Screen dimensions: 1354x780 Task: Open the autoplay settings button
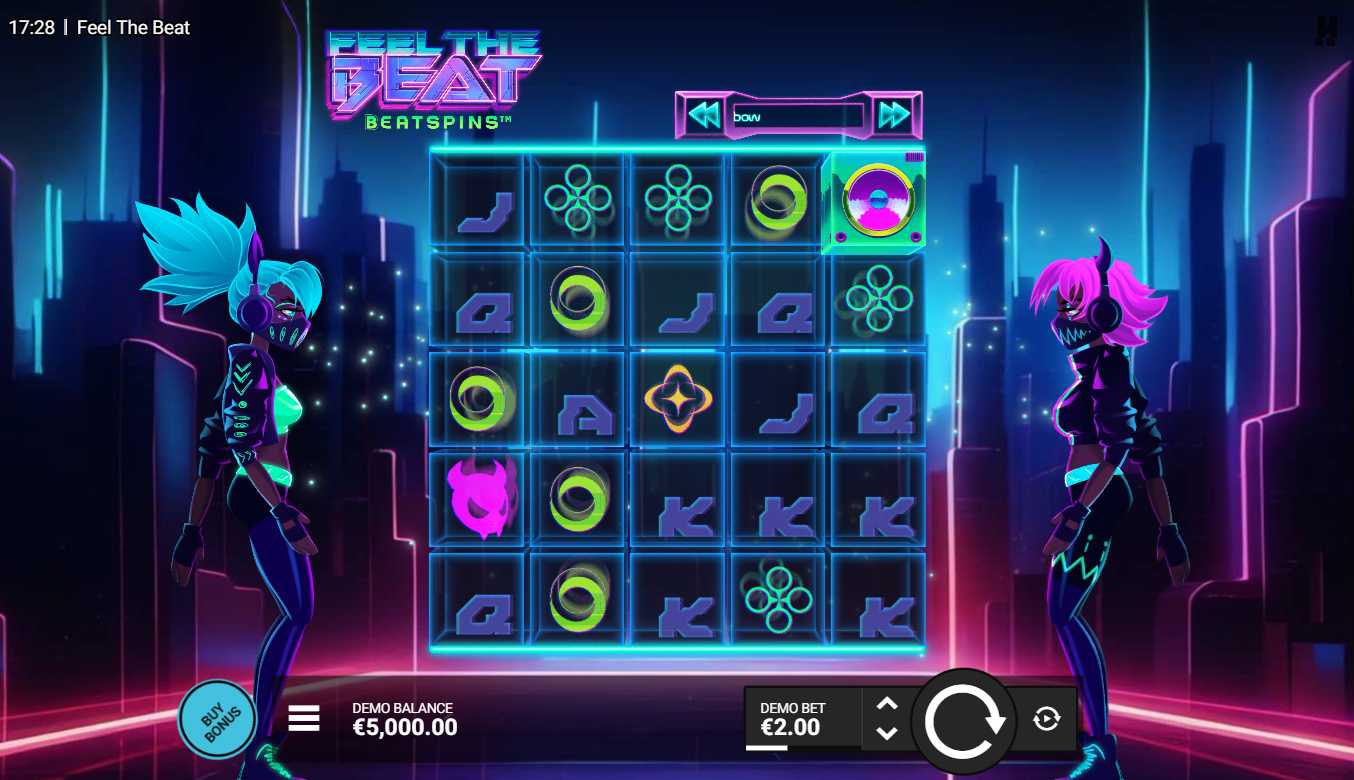(1046, 718)
